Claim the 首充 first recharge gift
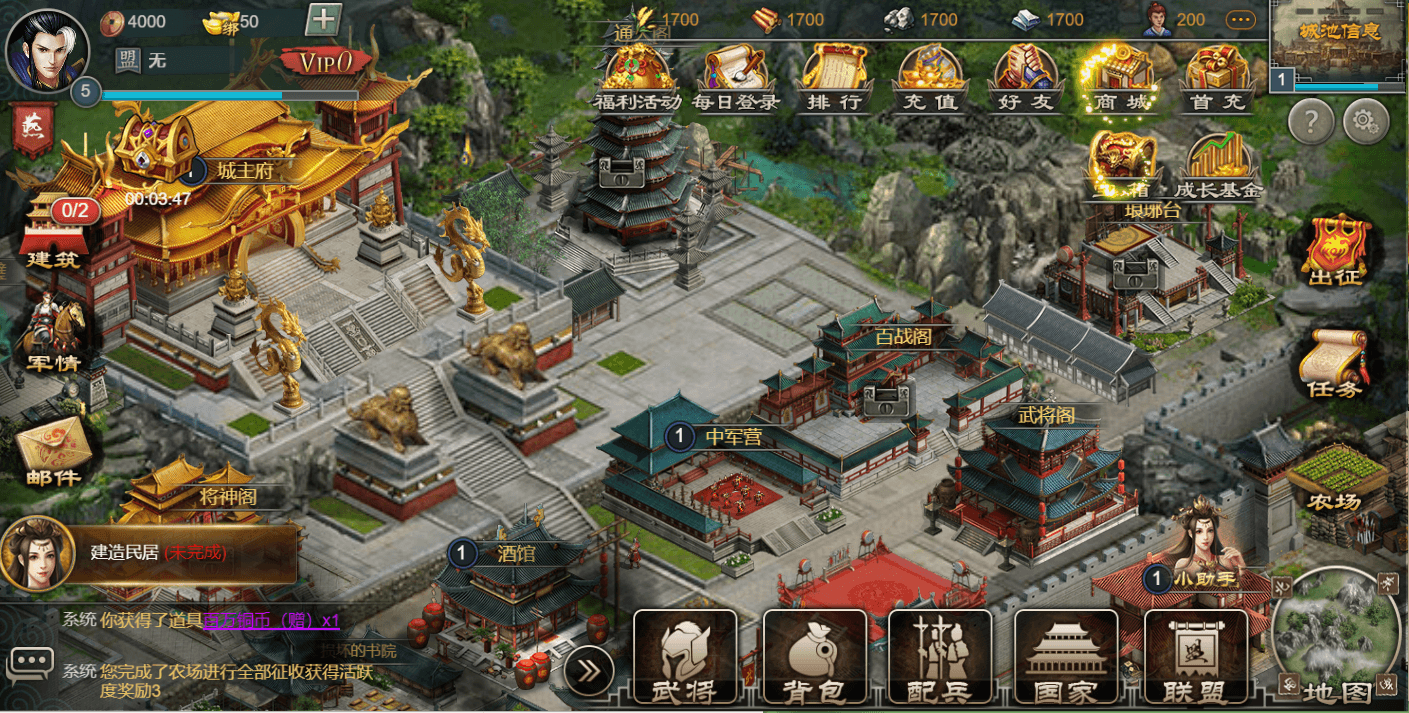Screen dimensions: 1409x713 [1216, 78]
